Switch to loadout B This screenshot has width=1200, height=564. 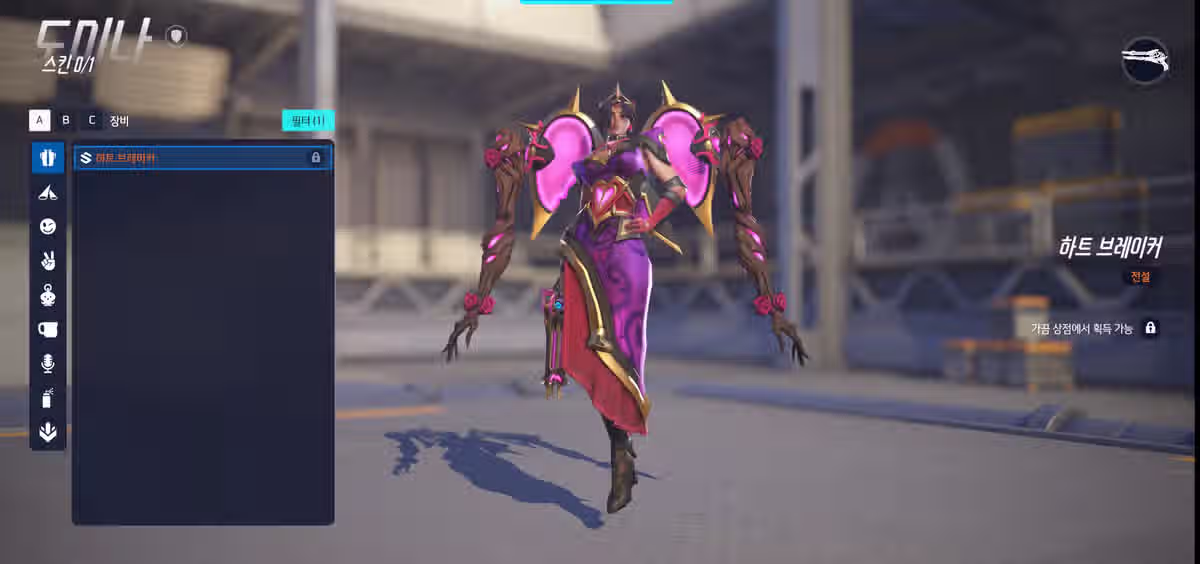[66, 121]
